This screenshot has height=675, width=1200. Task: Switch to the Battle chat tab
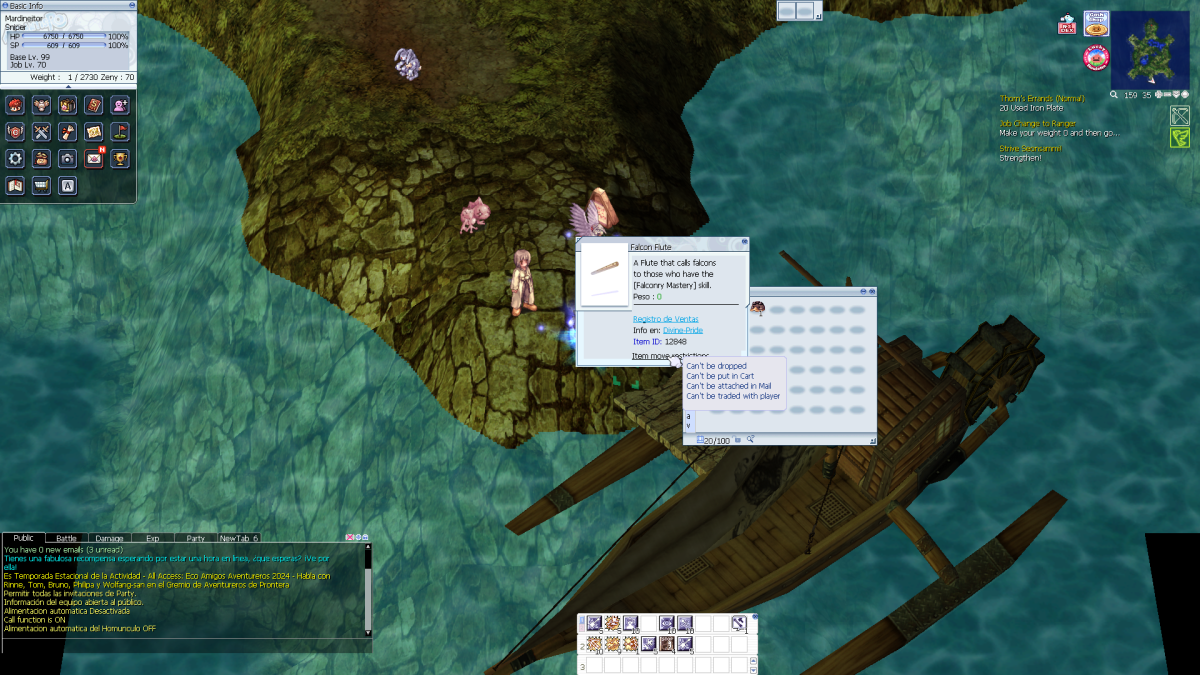66,538
